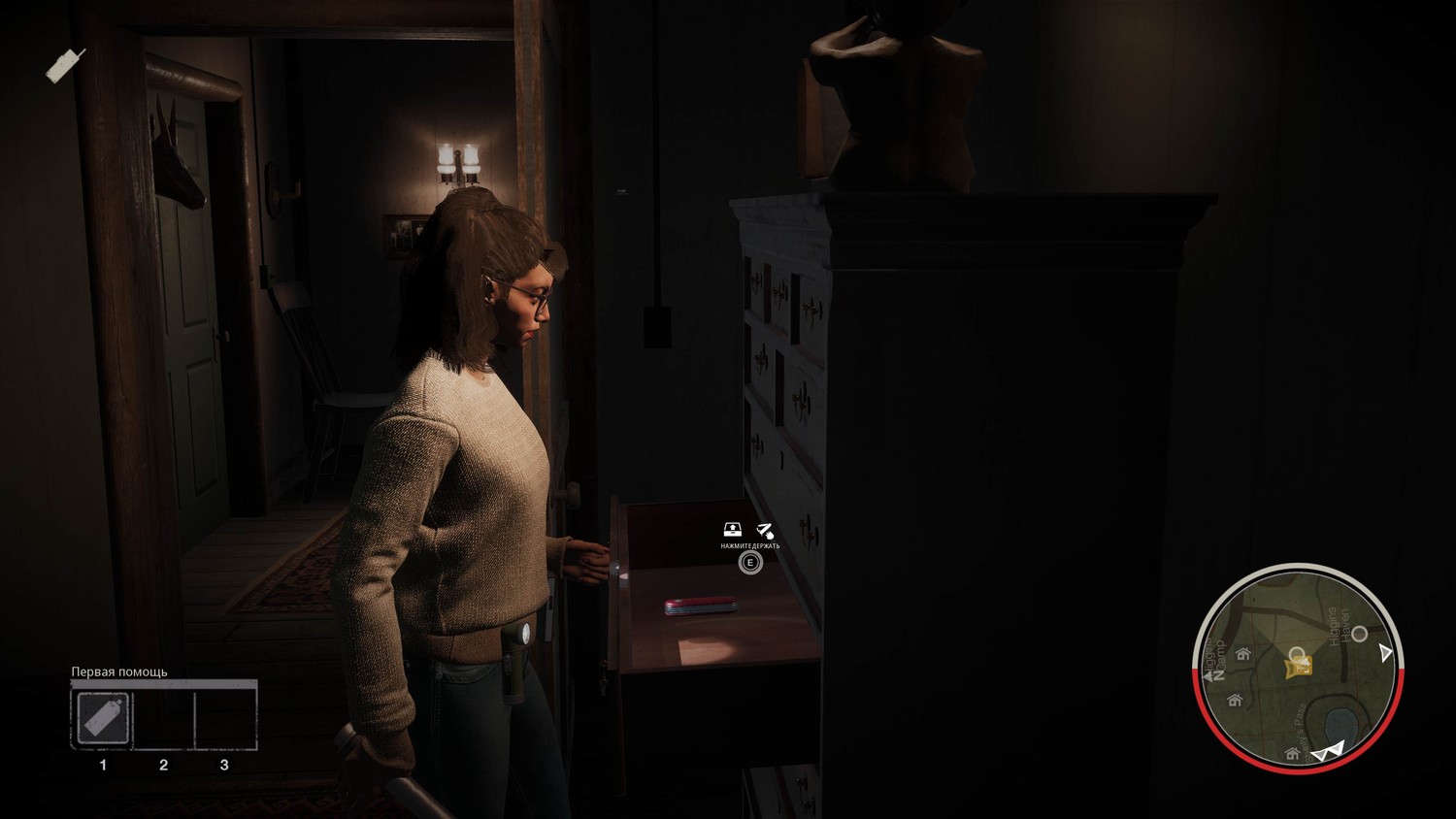Open the circular minimap
The height and width of the screenshot is (819, 1456).
(x=1295, y=668)
